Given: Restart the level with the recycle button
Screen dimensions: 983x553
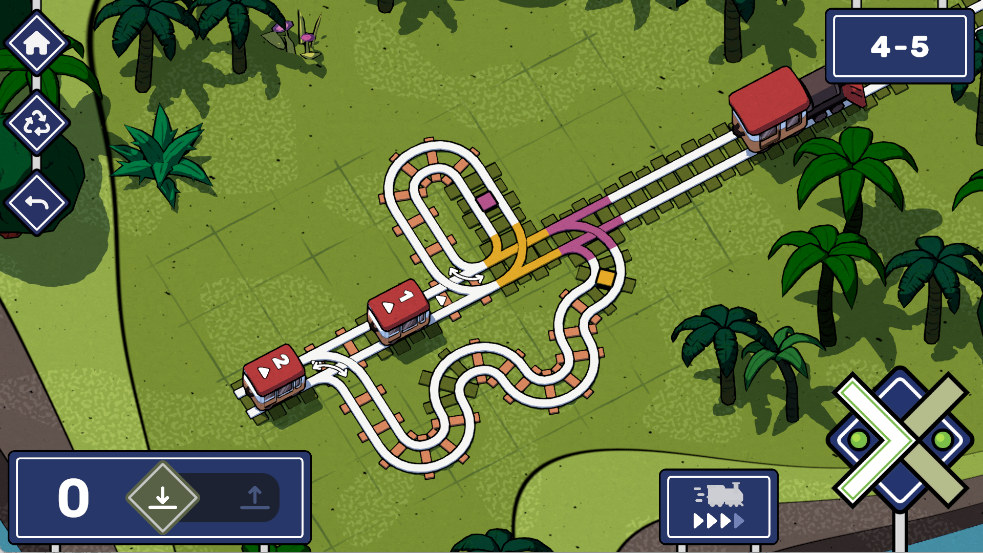Looking at the screenshot, I should (37, 123).
